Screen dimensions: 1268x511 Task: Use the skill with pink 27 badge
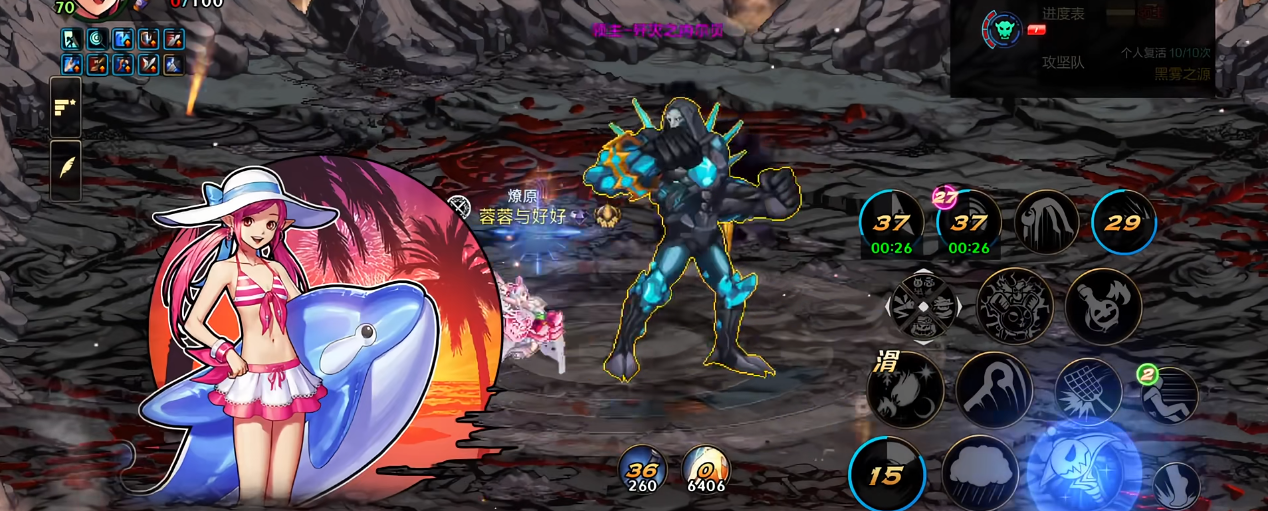point(968,223)
